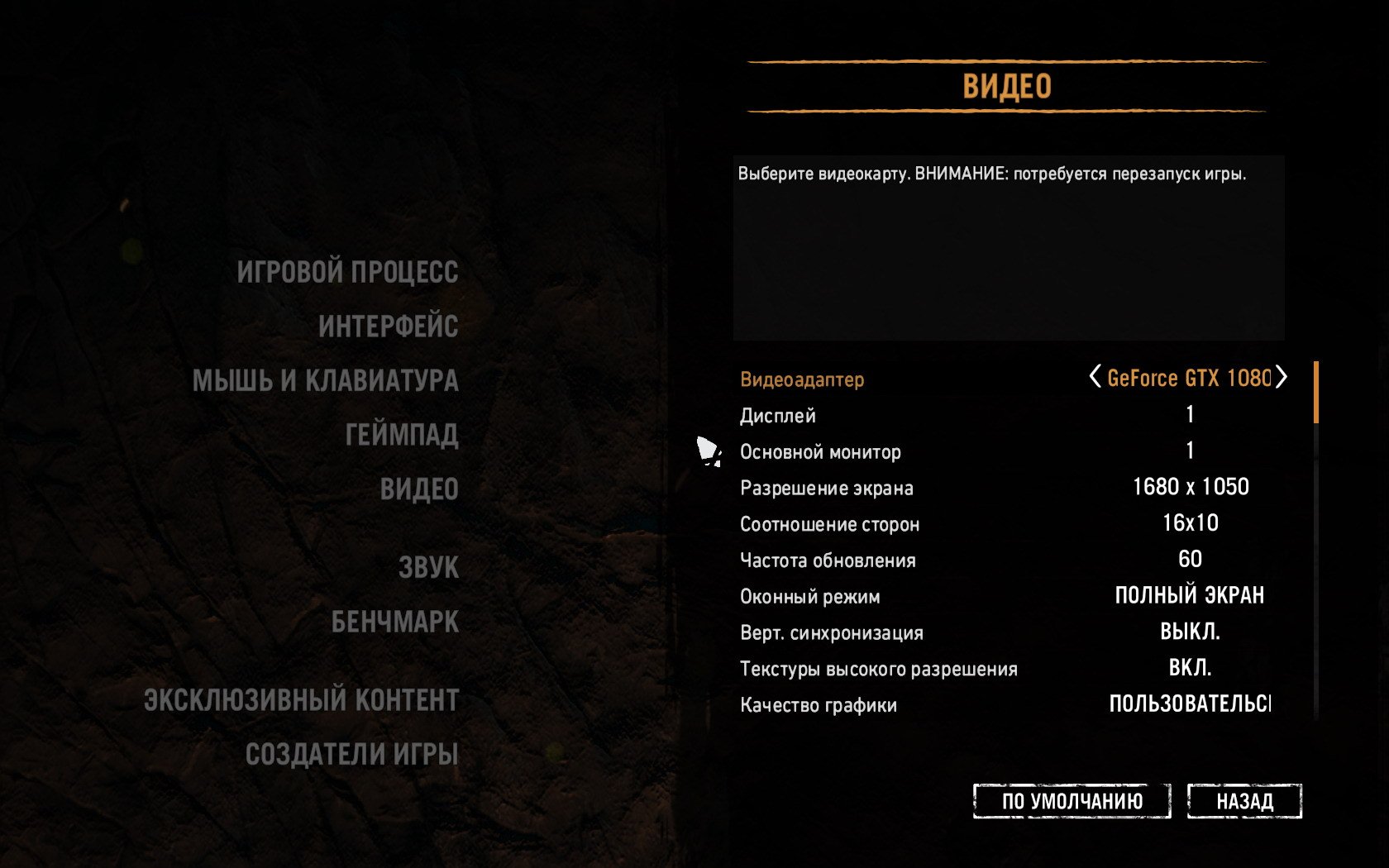Go back with the Назад button

1244,801
